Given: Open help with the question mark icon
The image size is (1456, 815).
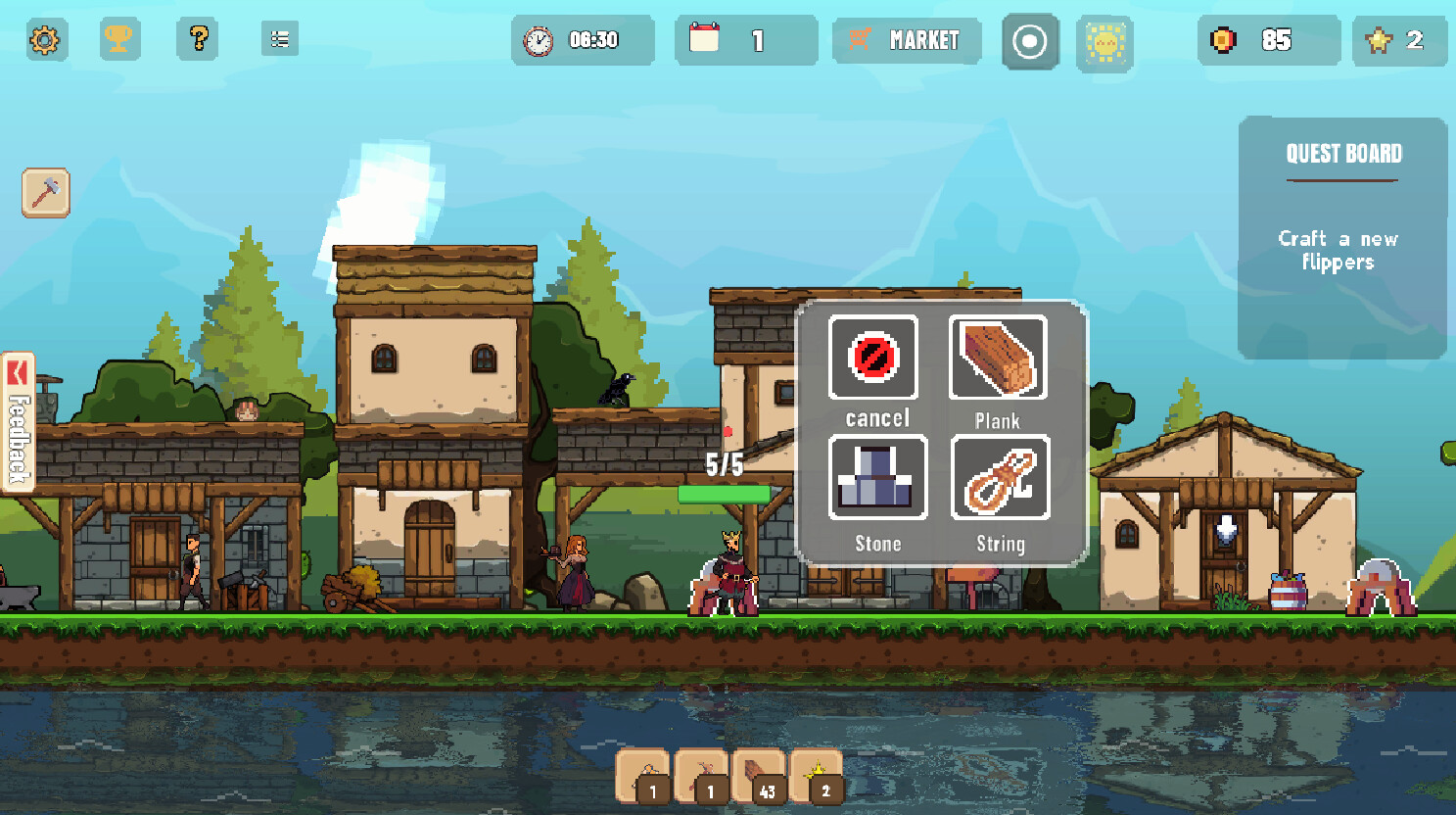Looking at the screenshot, I should coord(197,40).
